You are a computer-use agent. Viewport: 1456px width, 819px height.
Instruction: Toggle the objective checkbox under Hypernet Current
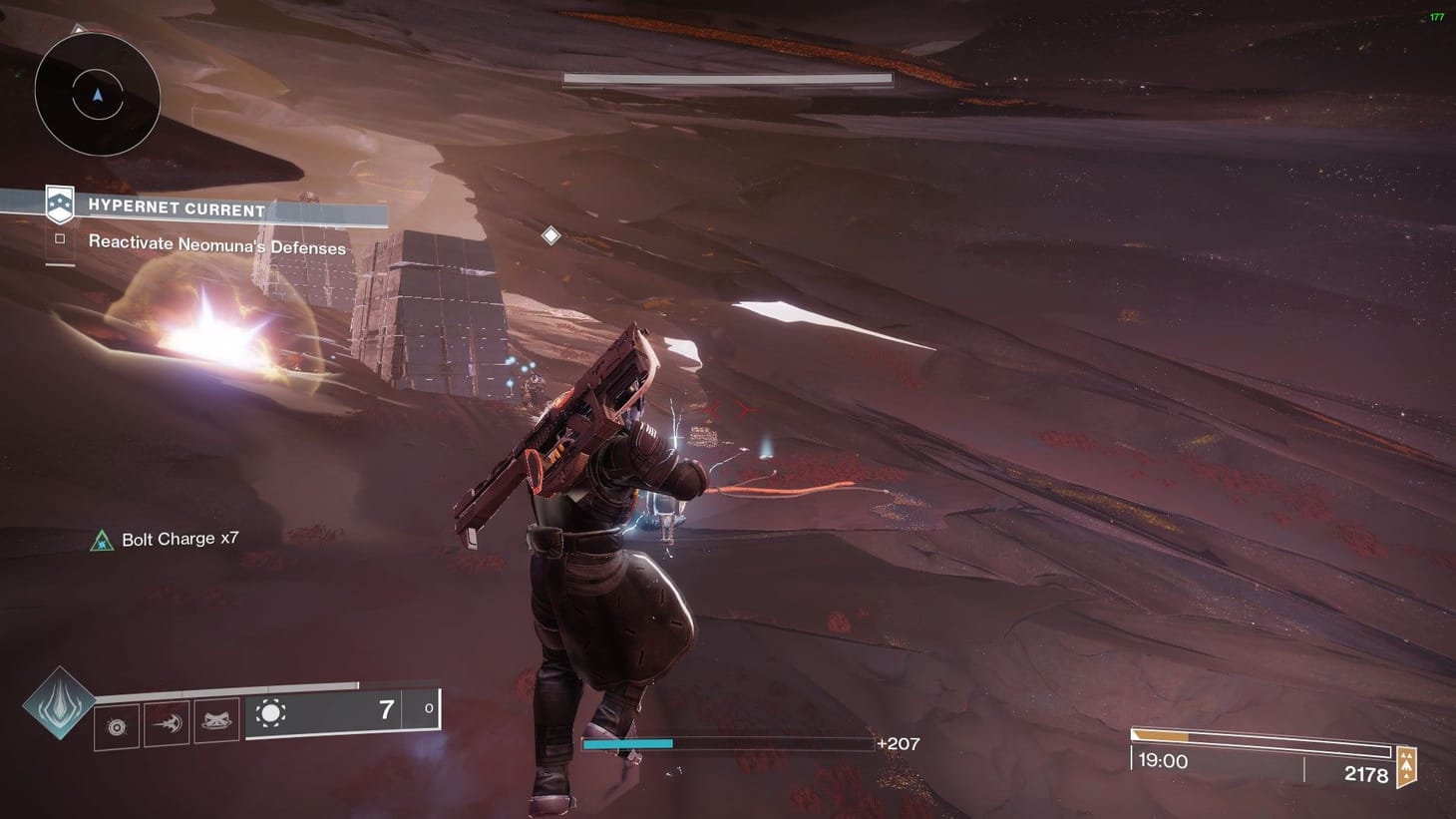[x=59, y=237]
